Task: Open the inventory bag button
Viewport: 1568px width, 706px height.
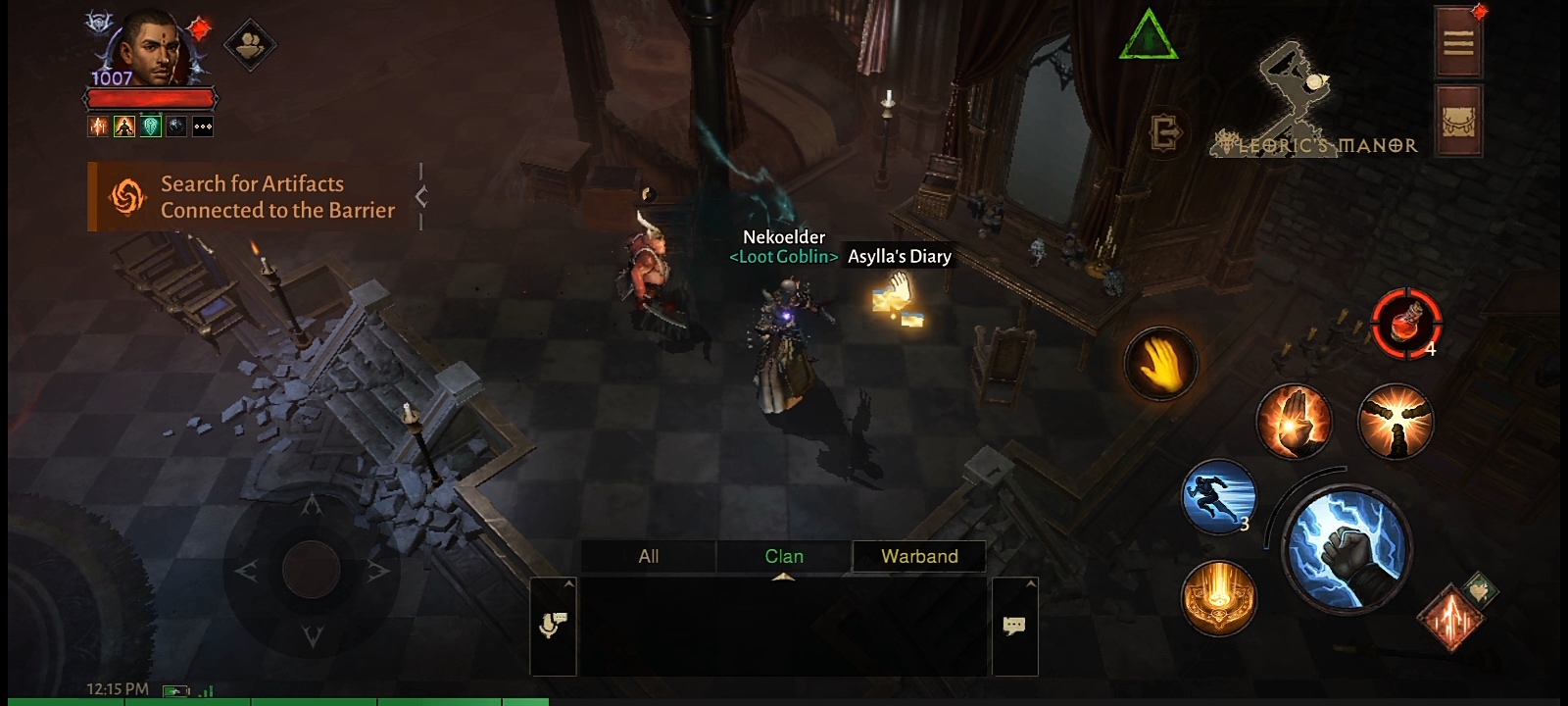Action: pyautogui.click(x=1457, y=121)
